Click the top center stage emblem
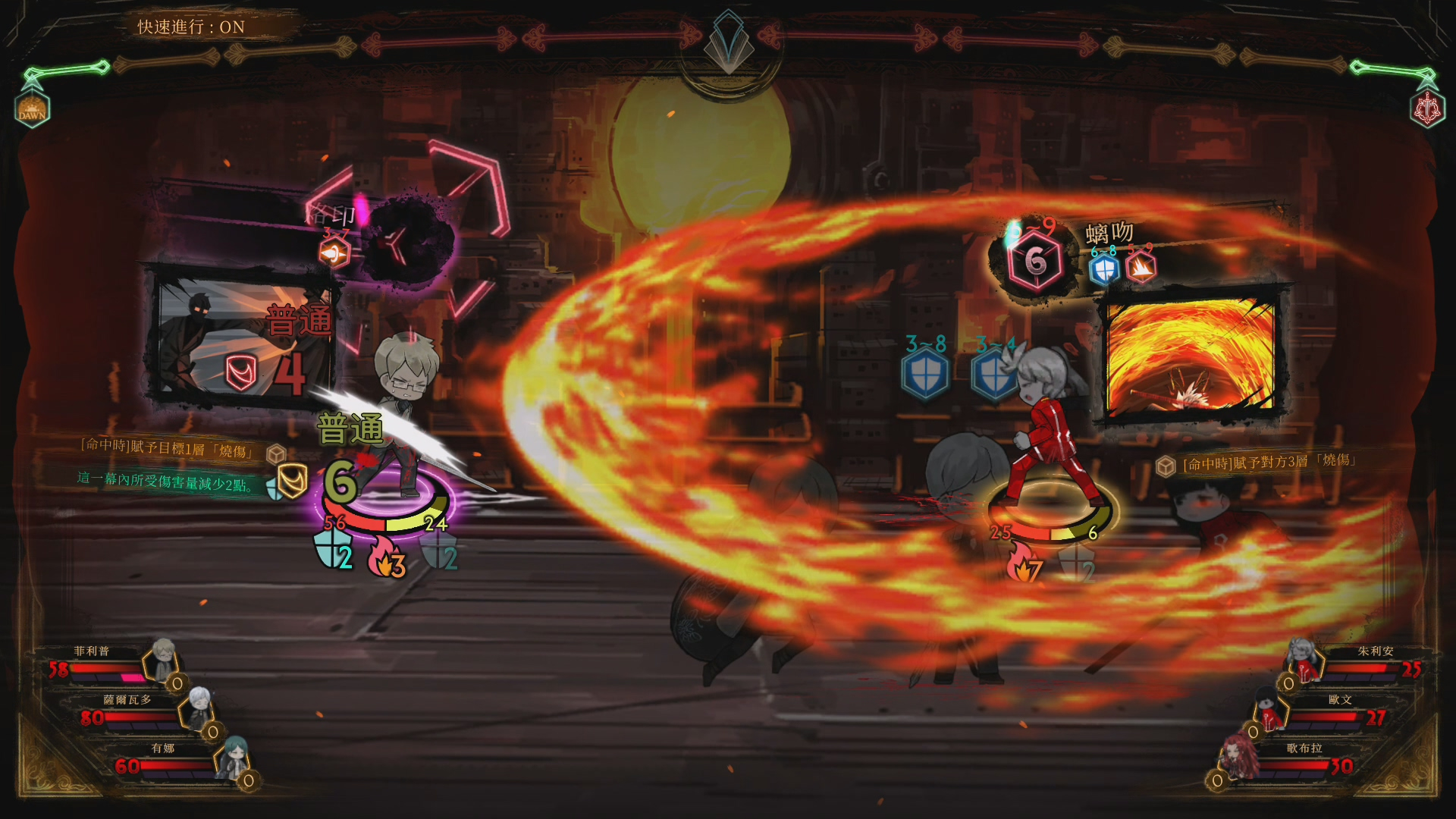 tap(728, 42)
